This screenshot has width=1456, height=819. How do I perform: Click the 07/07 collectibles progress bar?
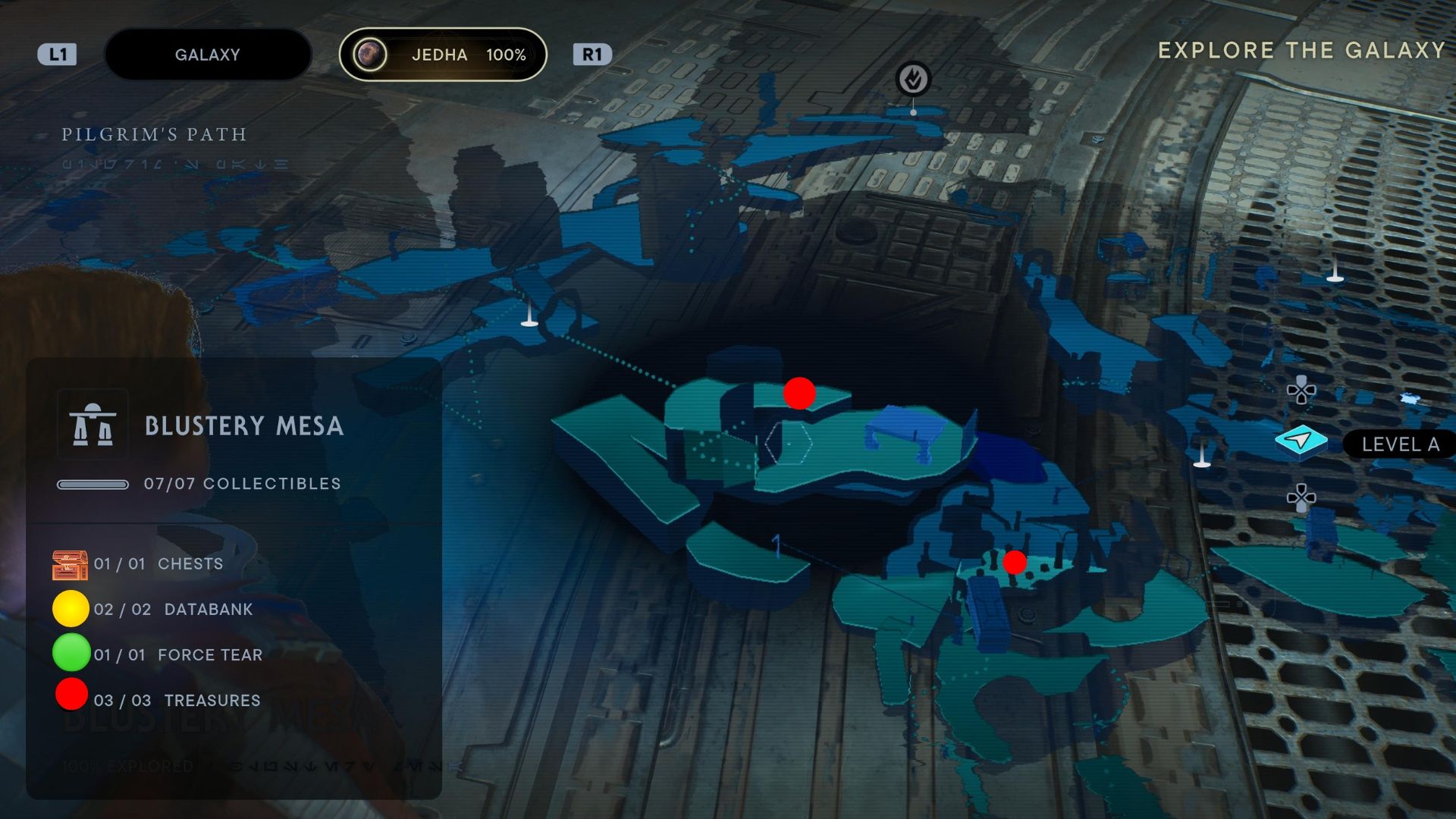click(x=93, y=483)
